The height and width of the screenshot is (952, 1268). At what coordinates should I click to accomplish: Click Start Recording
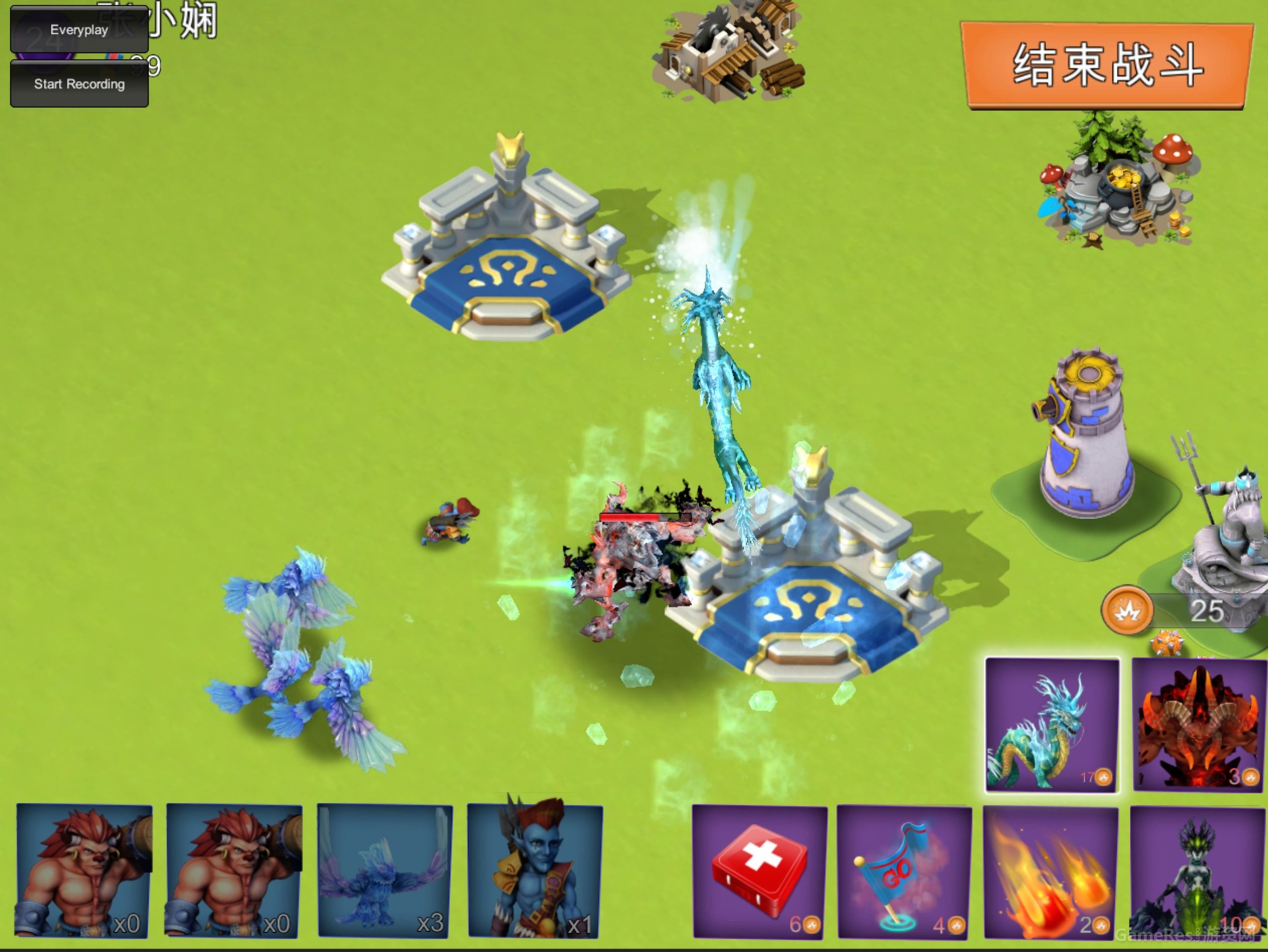79,84
